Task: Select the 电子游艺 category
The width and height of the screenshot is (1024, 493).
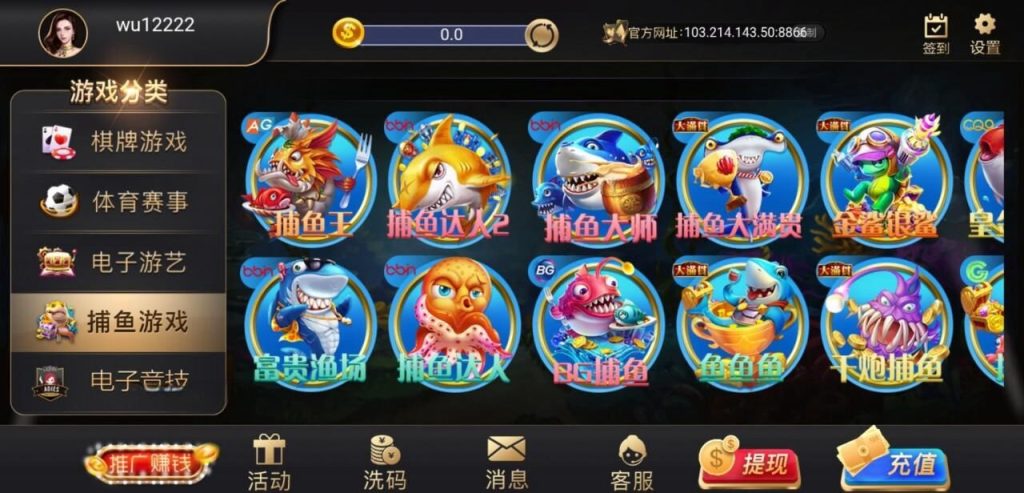Action: click(x=118, y=262)
